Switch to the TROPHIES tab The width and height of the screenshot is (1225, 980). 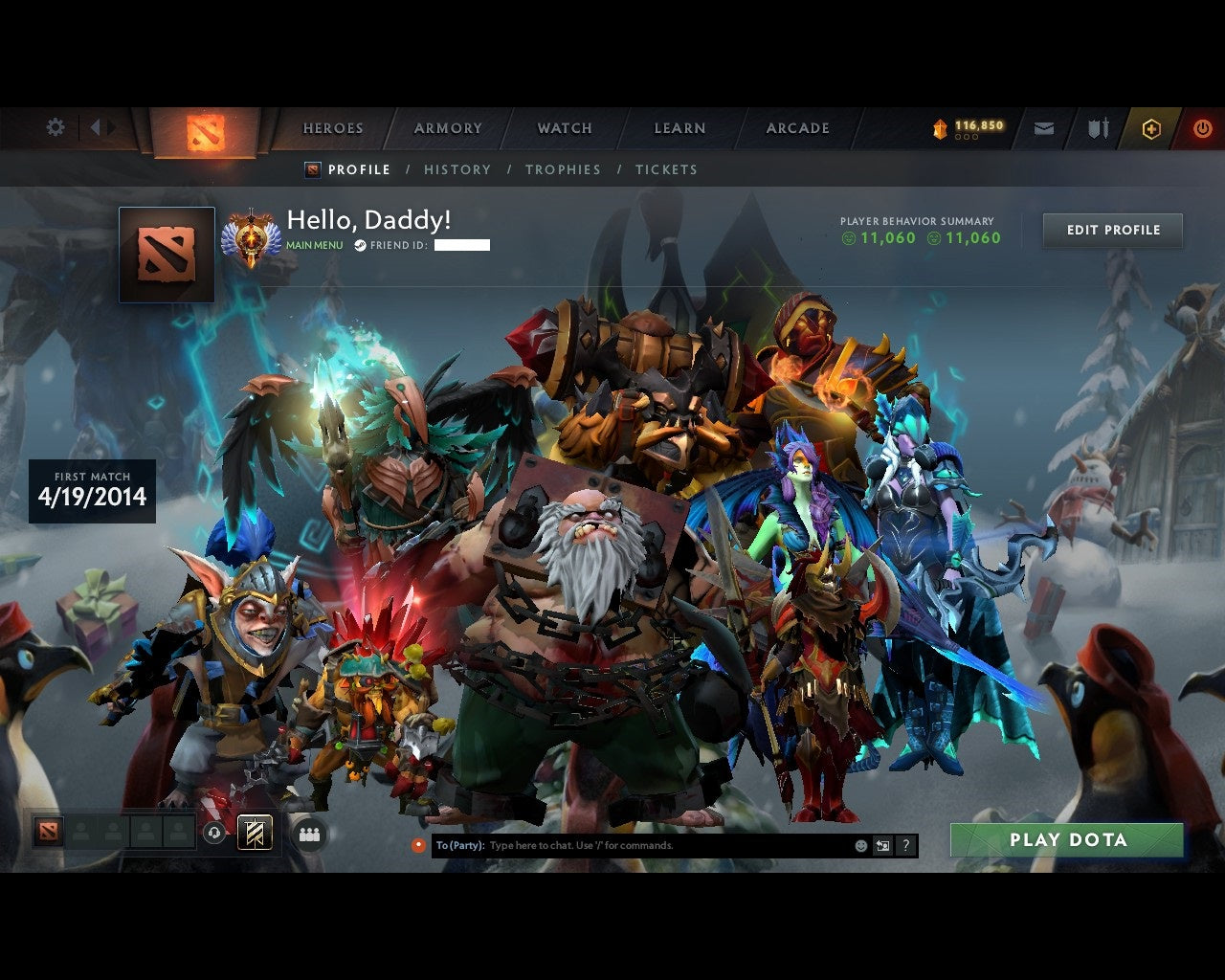564,169
